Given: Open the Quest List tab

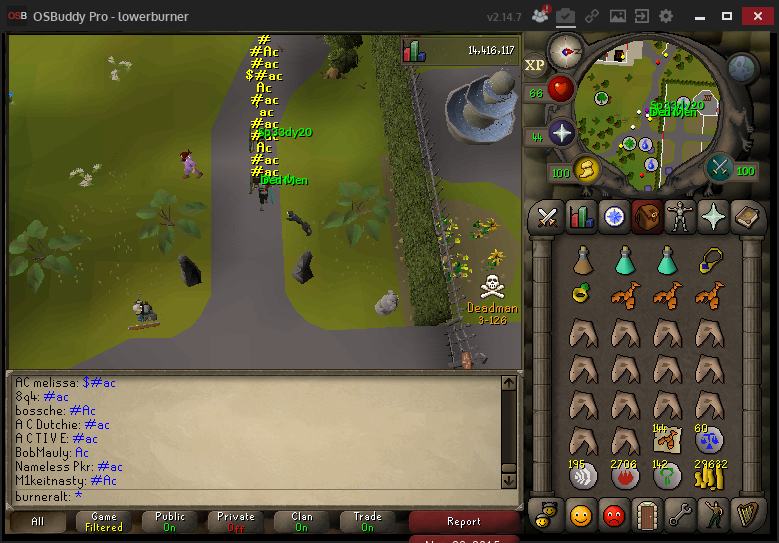Looking at the screenshot, I should [x=614, y=216].
